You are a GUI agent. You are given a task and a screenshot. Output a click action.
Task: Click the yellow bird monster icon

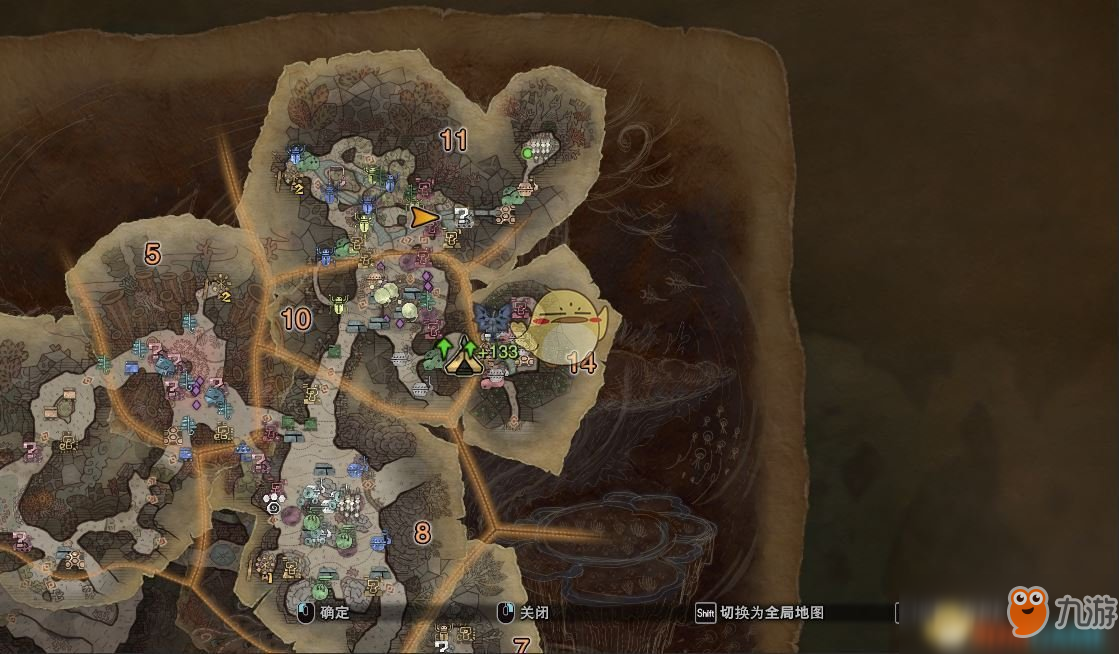565,323
